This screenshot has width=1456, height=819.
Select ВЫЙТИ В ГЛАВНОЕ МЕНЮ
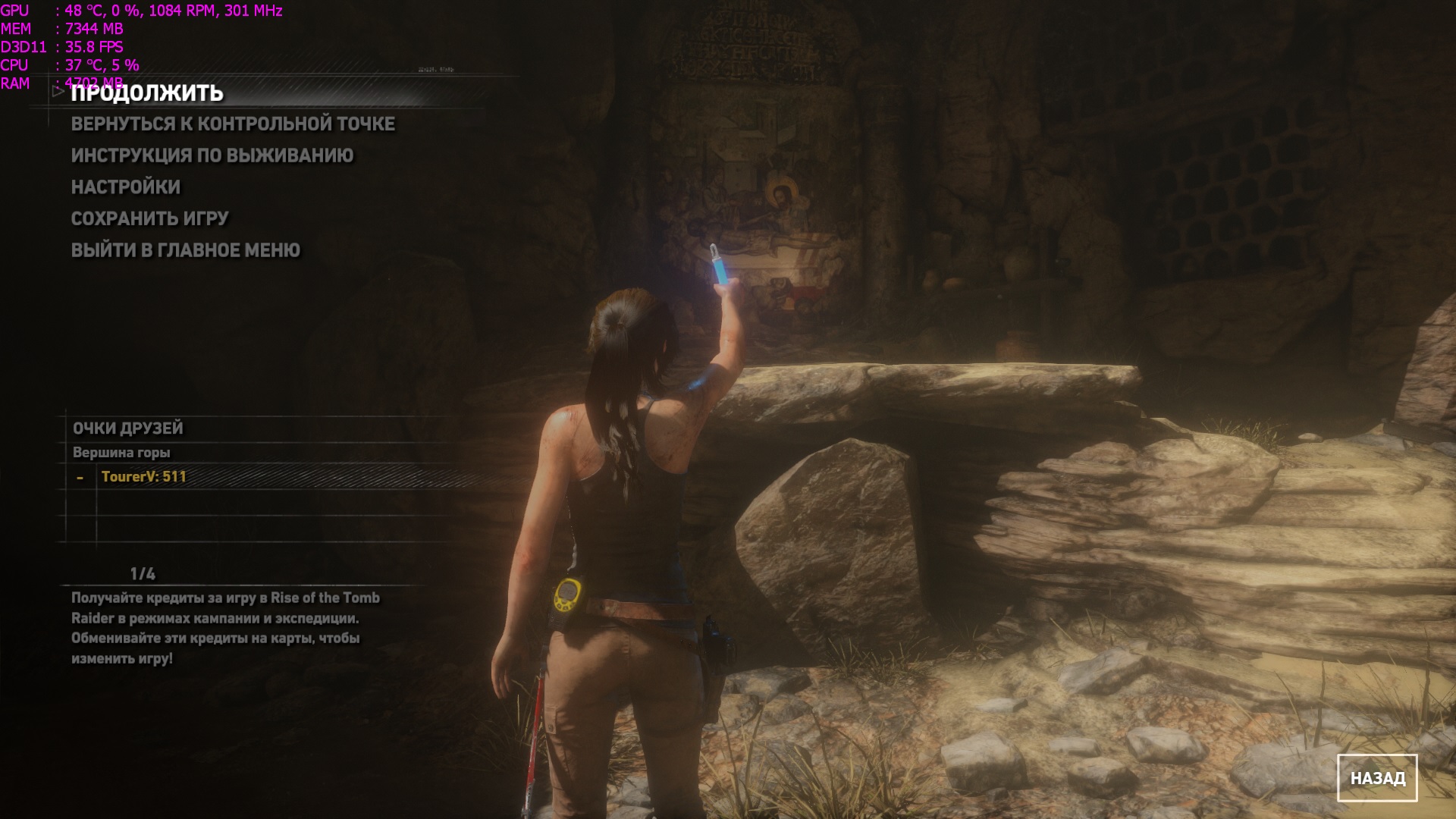186,250
